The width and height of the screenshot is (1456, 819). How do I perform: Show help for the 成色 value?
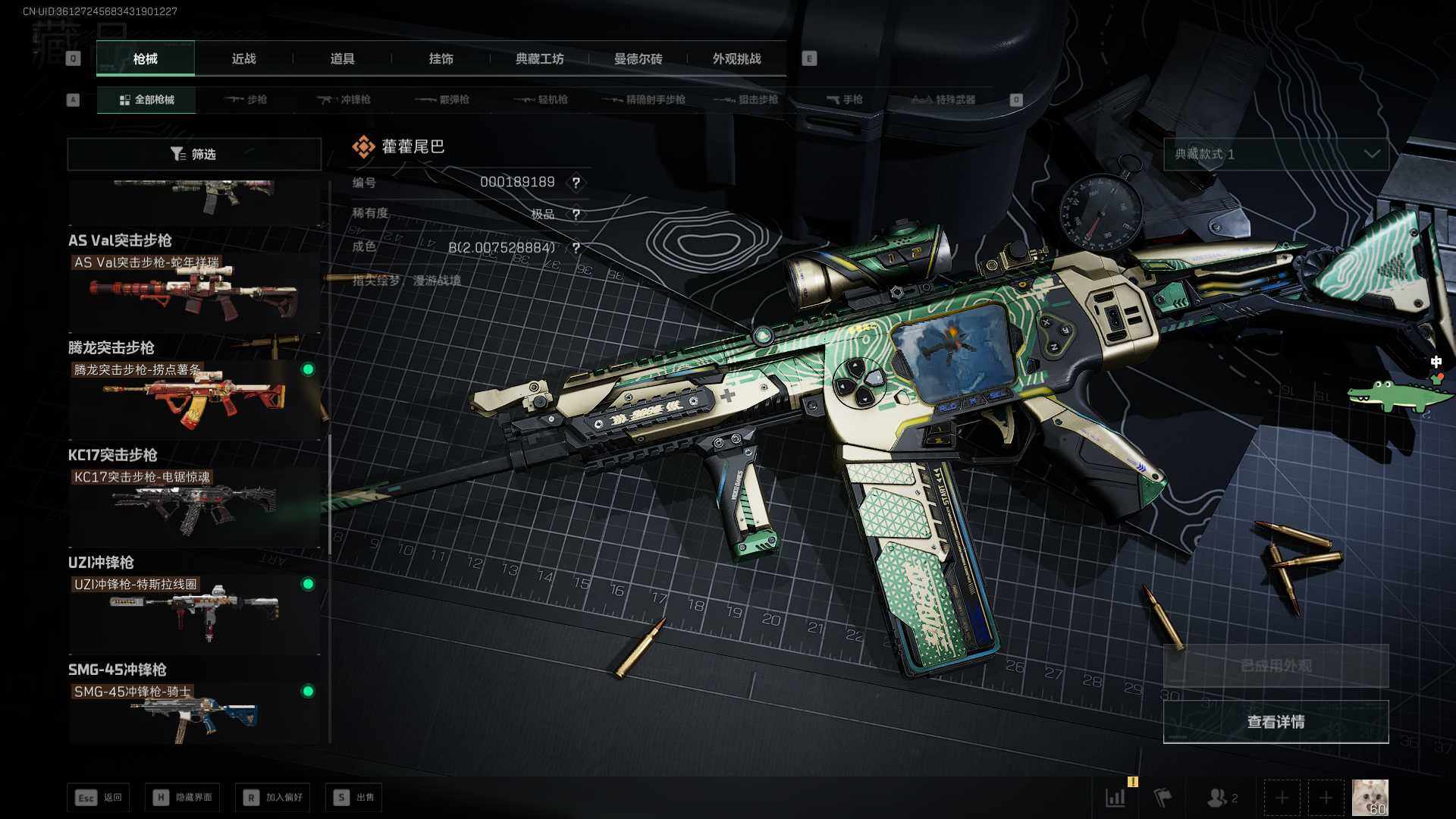point(576,248)
